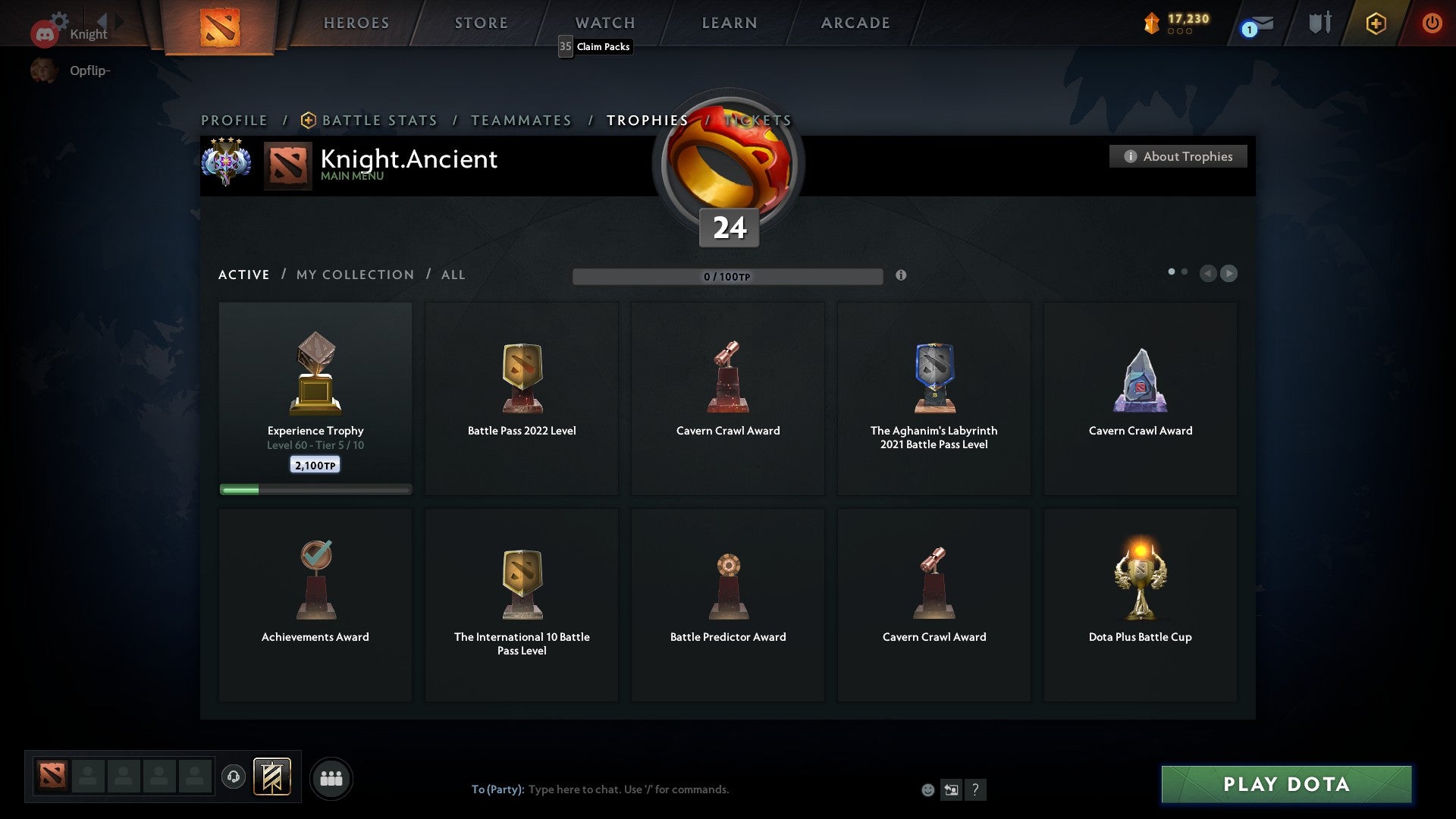The height and width of the screenshot is (819, 1456).
Task: Click the guild banner icon near party slots
Action: [273, 777]
